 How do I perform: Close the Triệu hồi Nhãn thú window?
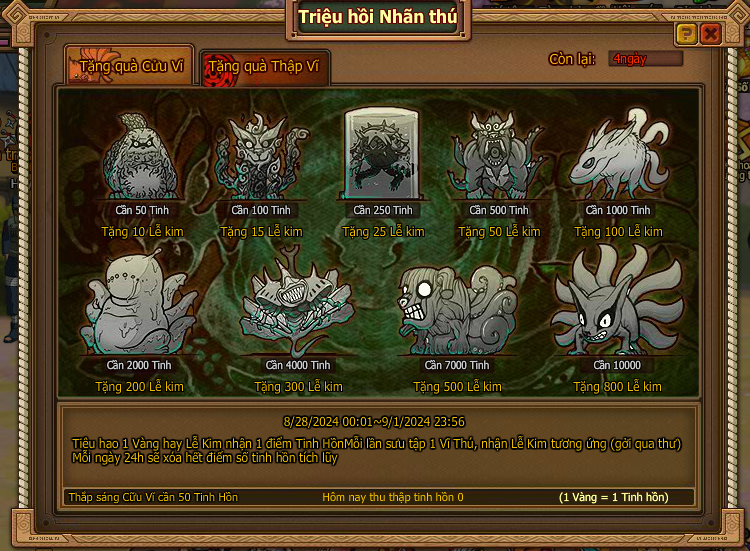(x=711, y=34)
